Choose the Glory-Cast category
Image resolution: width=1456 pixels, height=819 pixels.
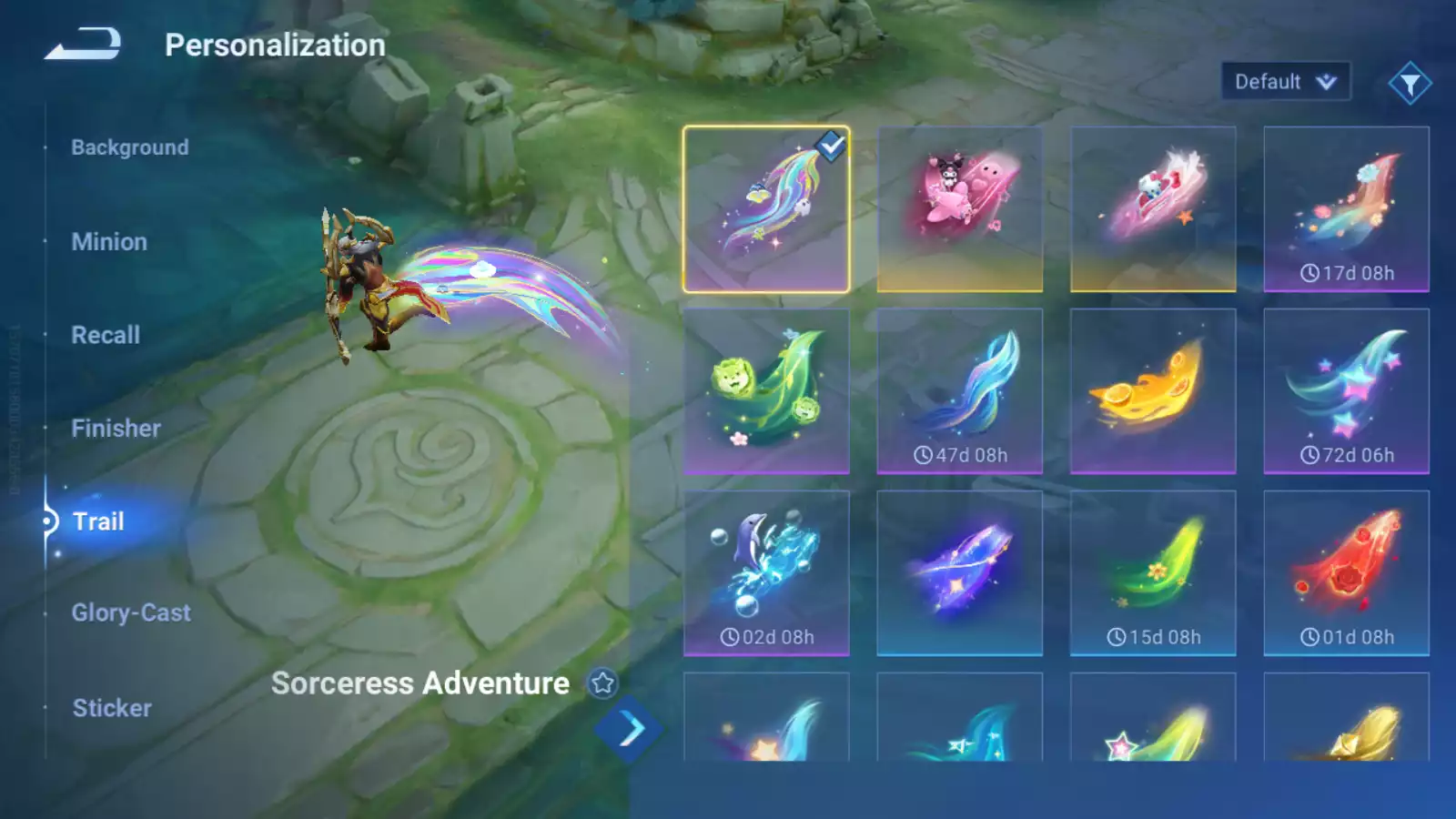click(131, 613)
